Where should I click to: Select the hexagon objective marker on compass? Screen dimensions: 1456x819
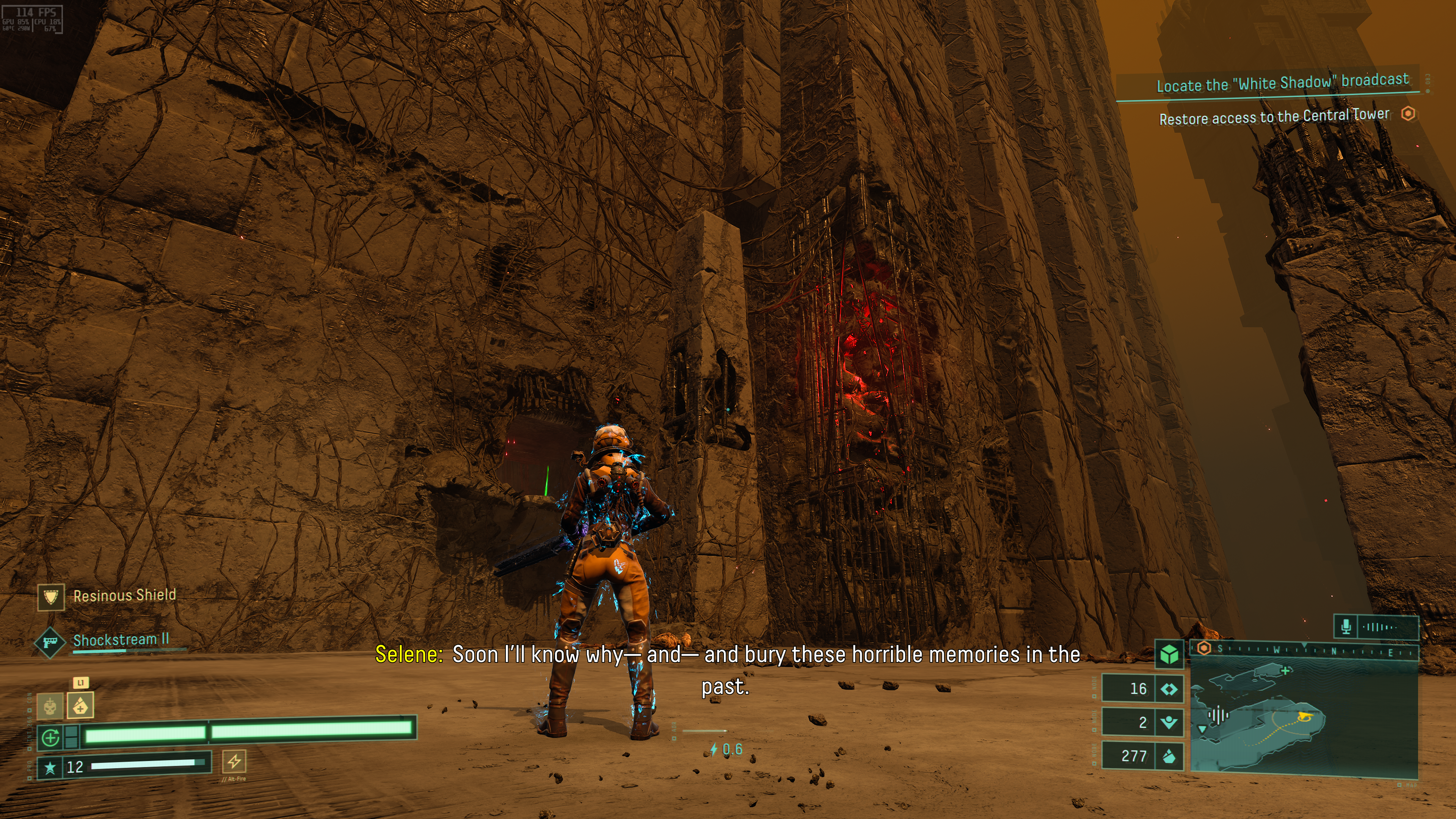click(x=1204, y=648)
